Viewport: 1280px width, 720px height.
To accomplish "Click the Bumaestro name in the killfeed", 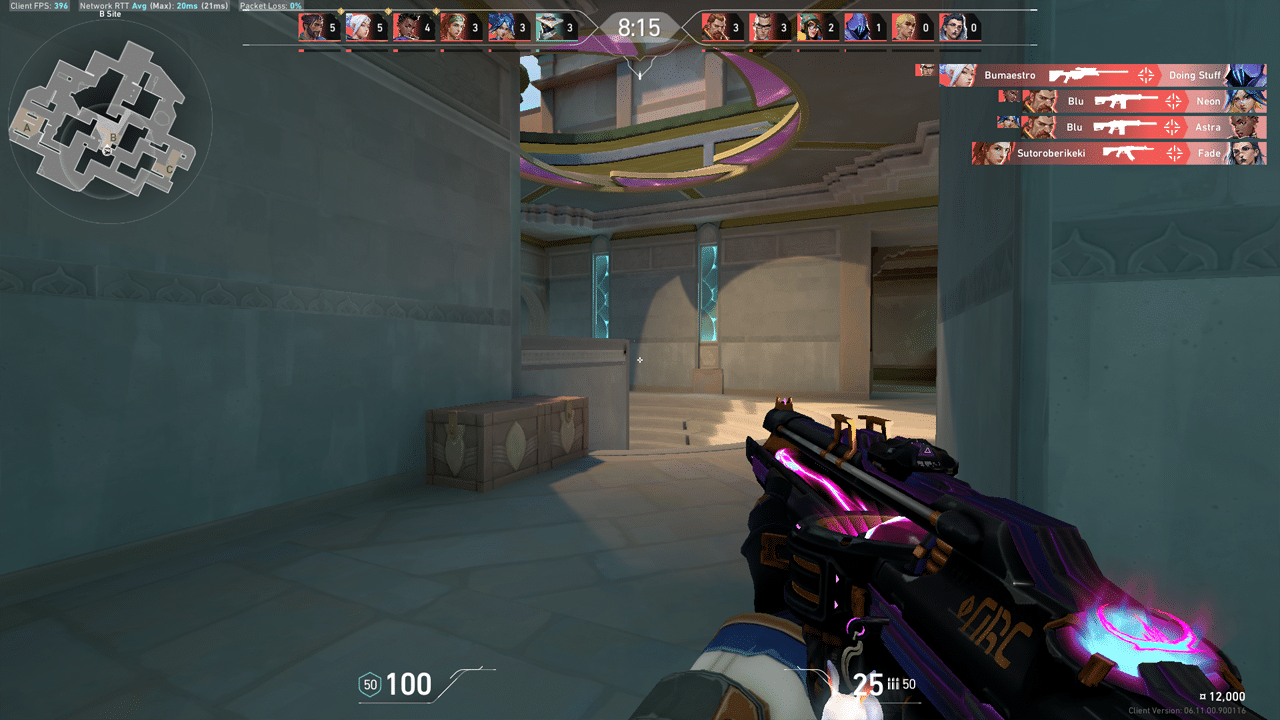I will point(1010,76).
